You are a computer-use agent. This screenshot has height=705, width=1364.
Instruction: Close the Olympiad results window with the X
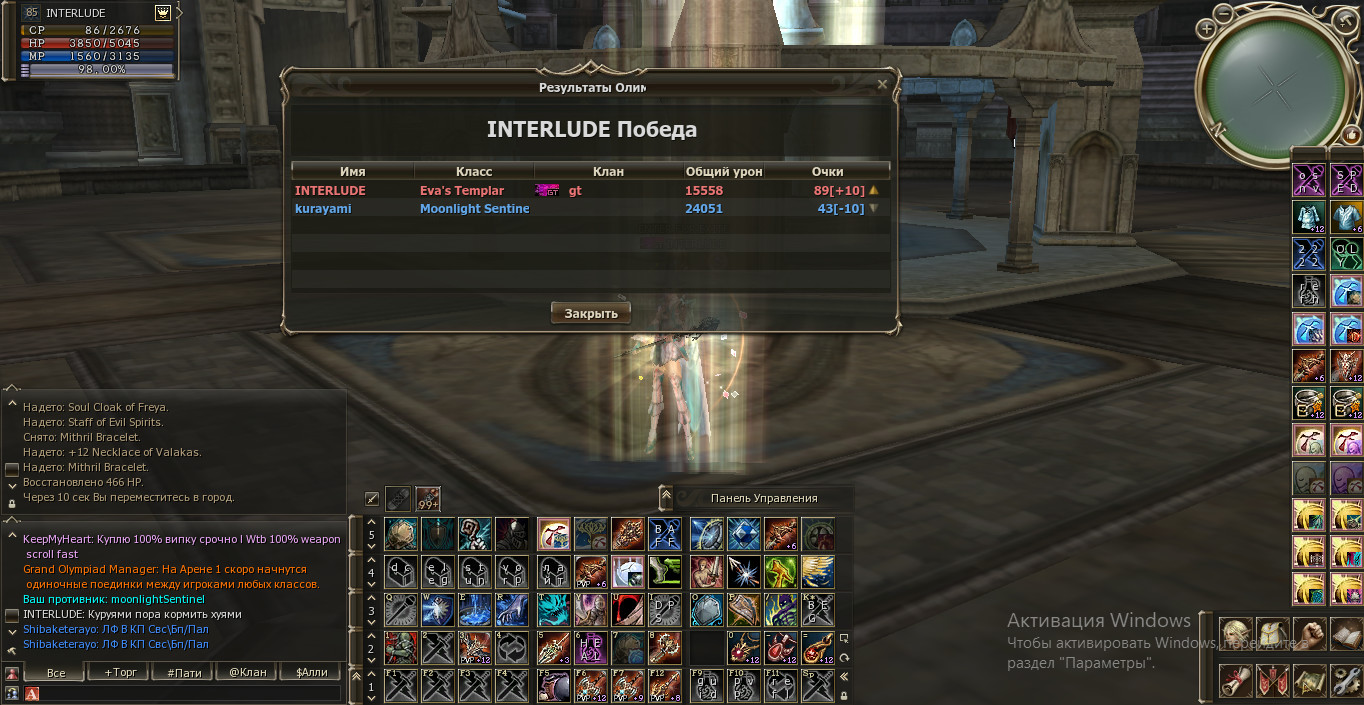[882, 86]
